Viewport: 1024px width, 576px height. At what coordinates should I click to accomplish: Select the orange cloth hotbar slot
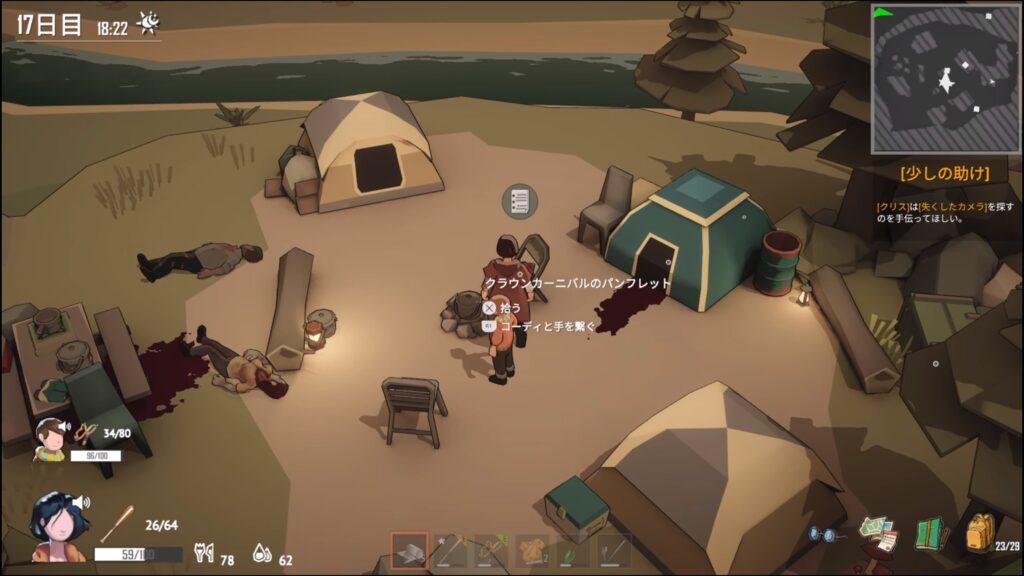[x=532, y=551]
